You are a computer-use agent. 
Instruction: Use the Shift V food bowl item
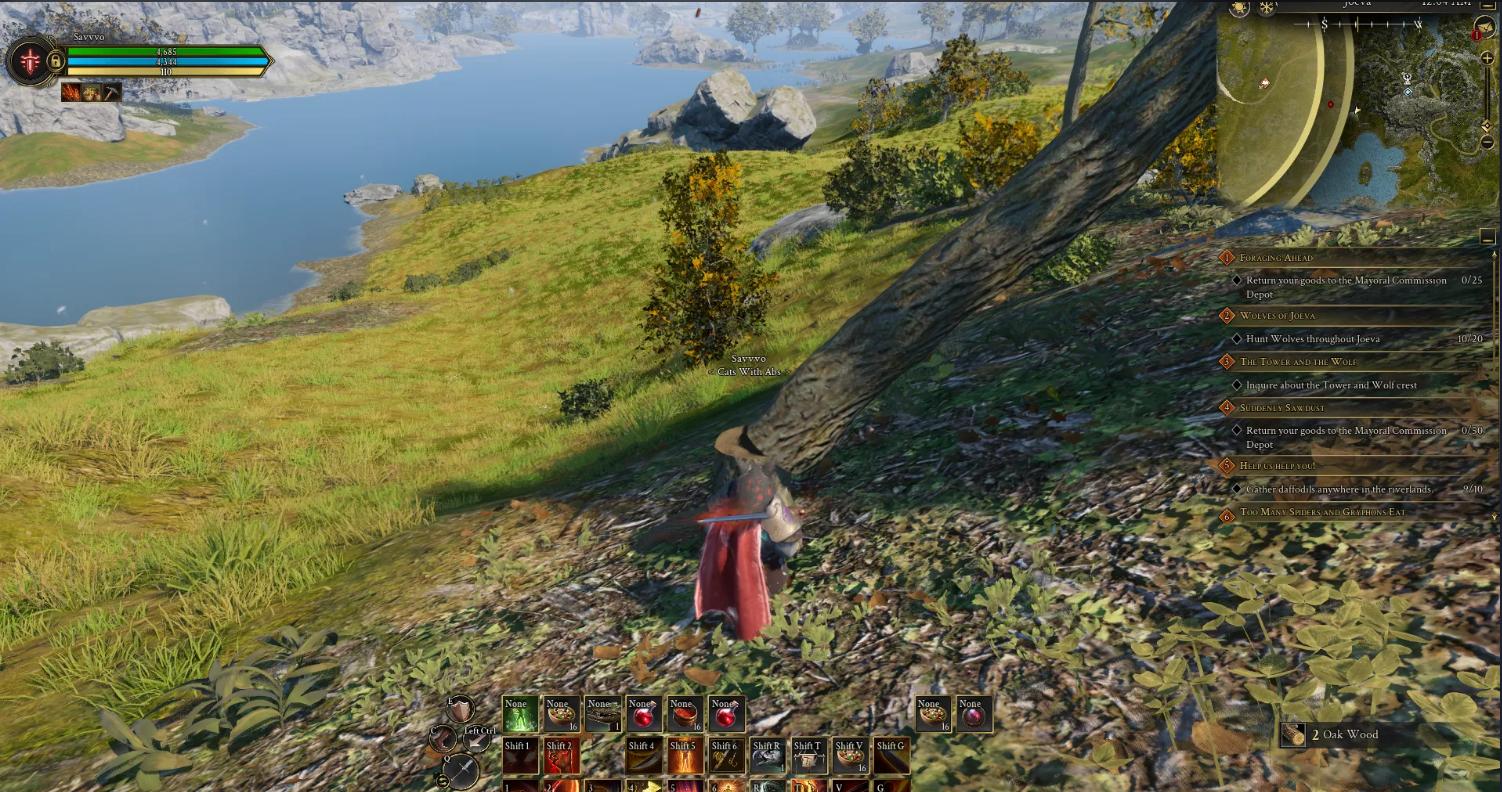850,757
